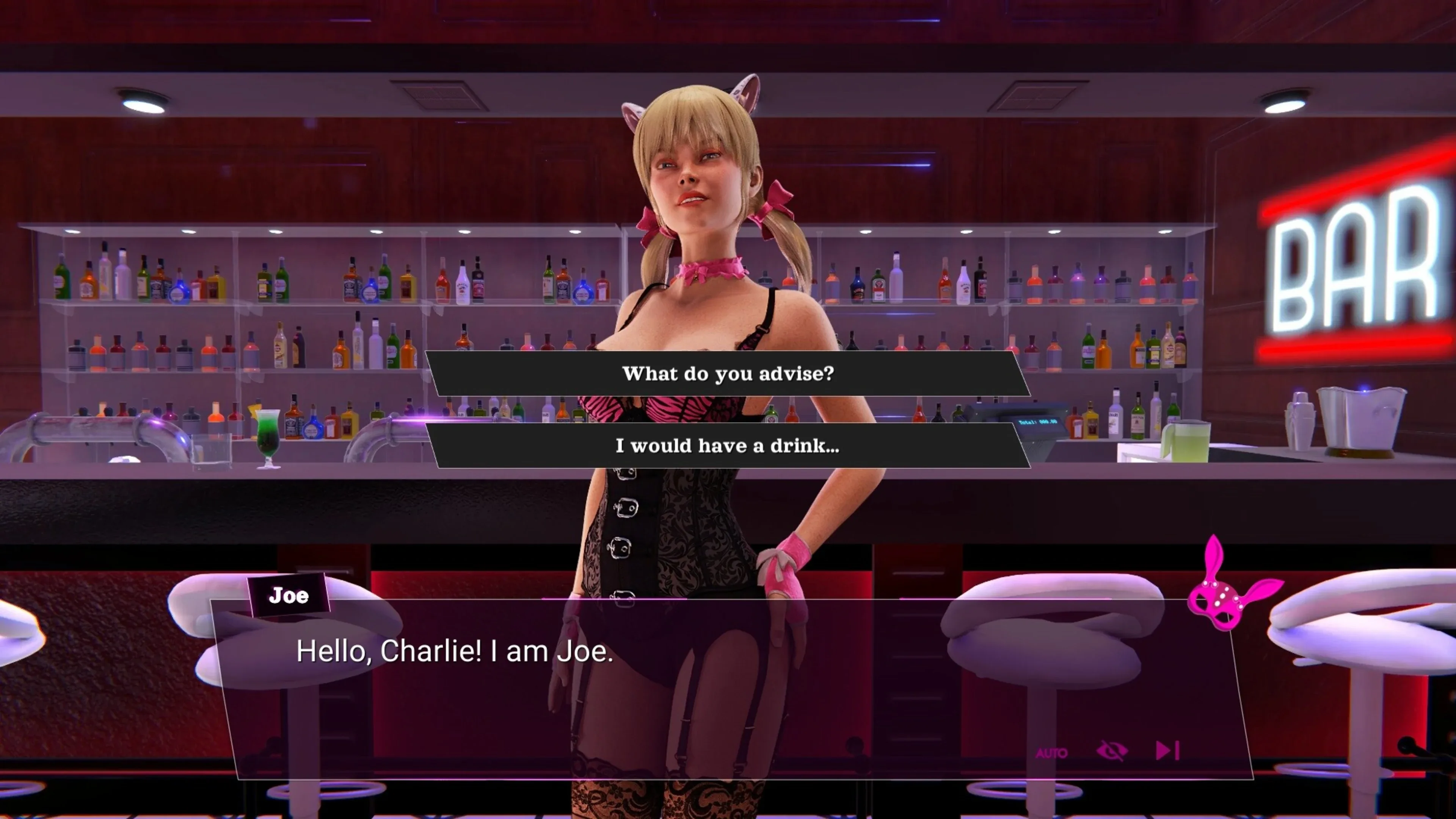Hide the dialogue box with eye icon
This screenshot has width=1456, height=819.
pyautogui.click(x=1112, y=751)
